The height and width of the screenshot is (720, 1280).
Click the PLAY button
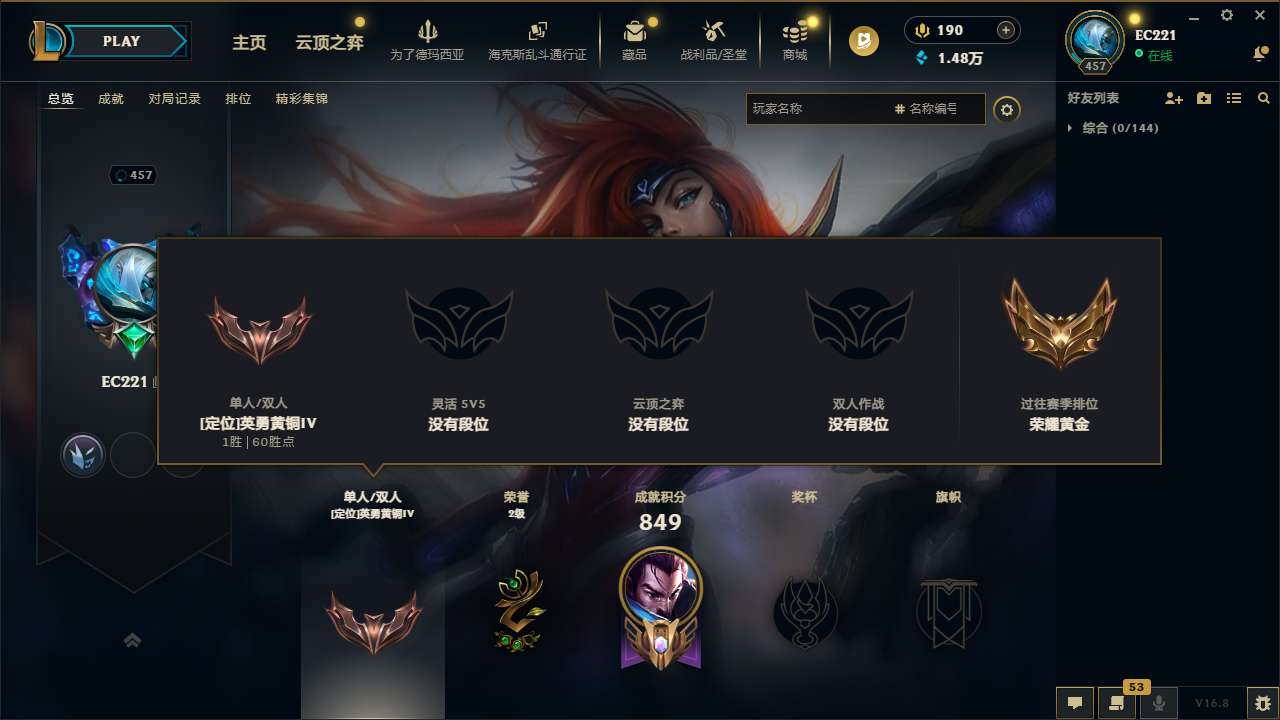pyautogui.click(x=122, y=41)
